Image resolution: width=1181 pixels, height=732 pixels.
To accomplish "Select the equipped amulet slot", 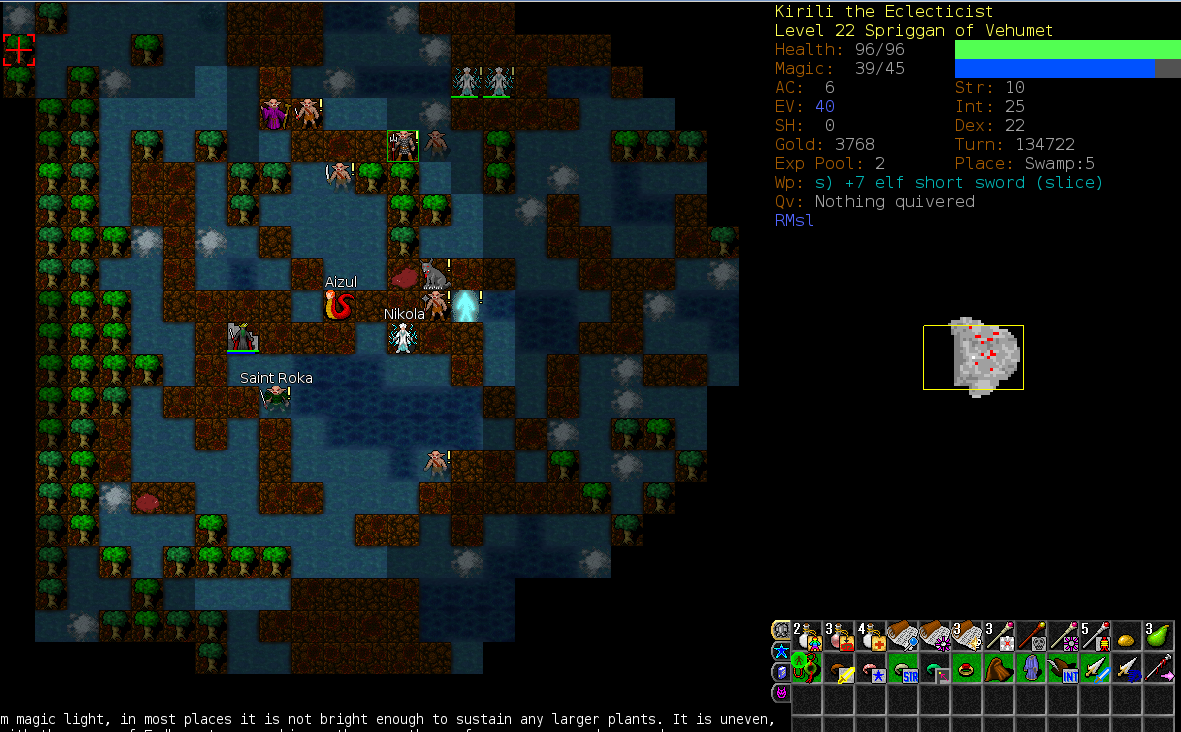I will point(808,668).
